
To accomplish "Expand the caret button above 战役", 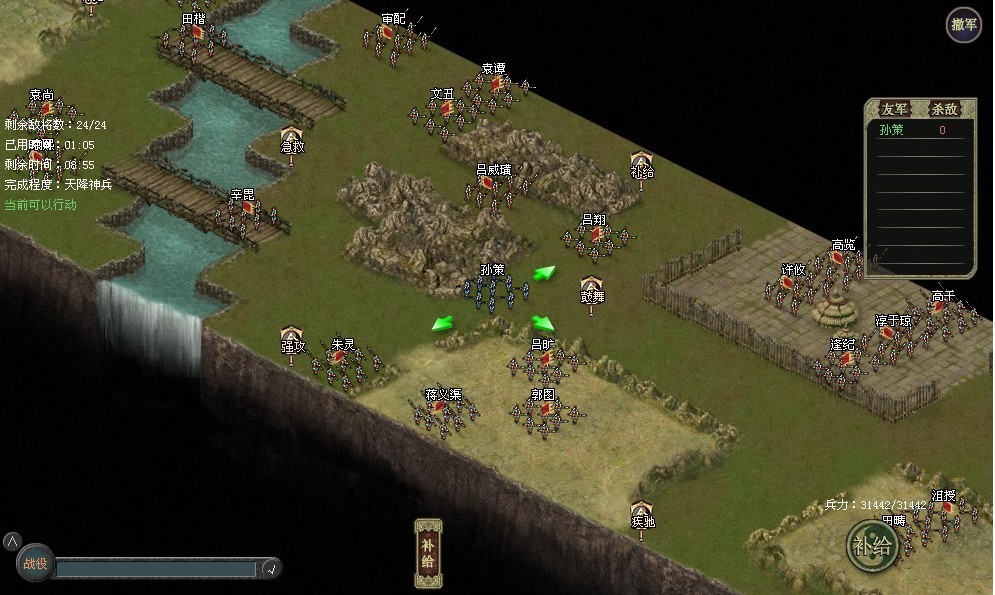I will (11, 541).
